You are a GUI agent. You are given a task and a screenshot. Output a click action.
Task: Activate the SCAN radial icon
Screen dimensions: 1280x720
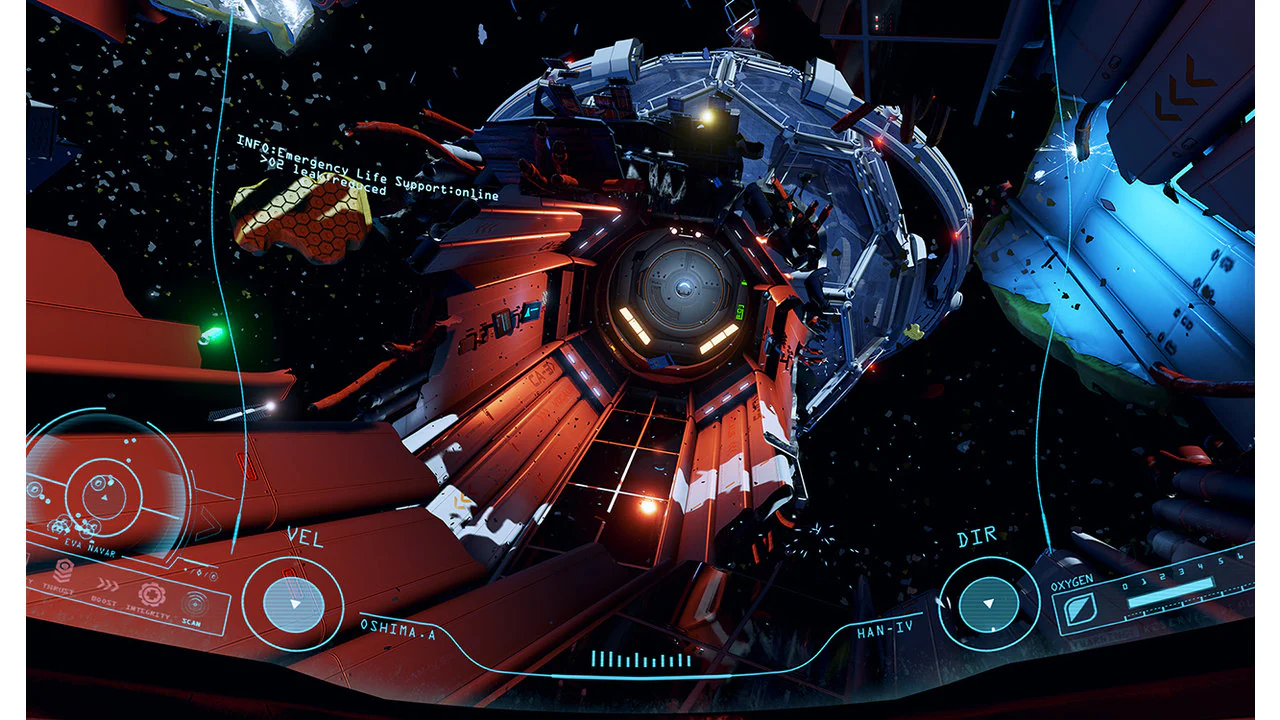click(x=194, y=604)
